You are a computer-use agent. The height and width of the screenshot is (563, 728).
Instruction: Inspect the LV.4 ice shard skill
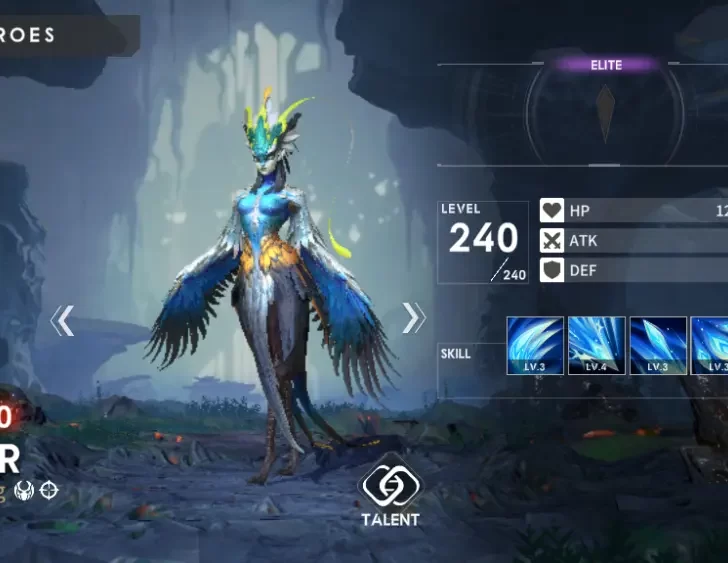(597, 345)
